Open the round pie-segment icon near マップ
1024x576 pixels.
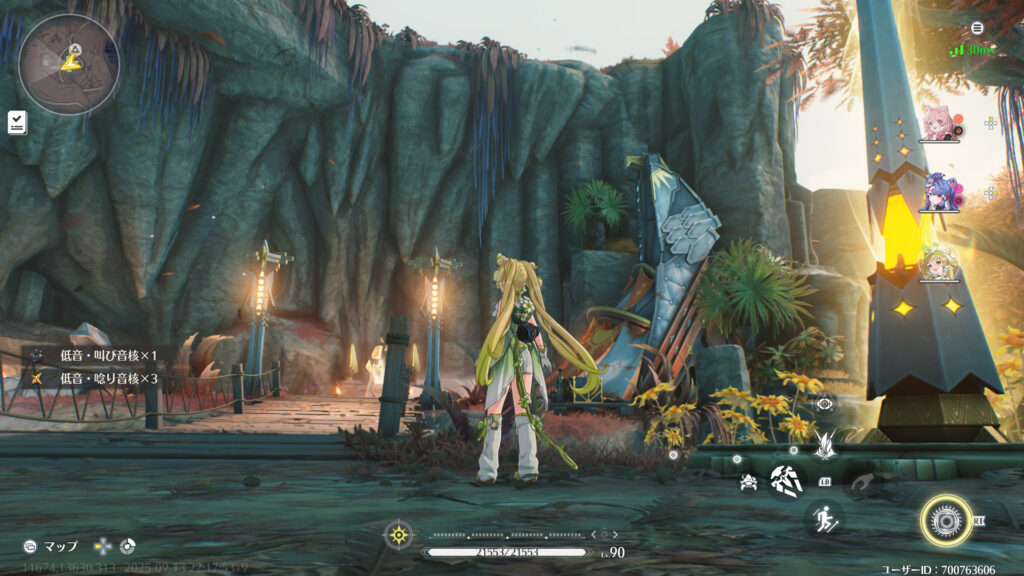[127, 546]
